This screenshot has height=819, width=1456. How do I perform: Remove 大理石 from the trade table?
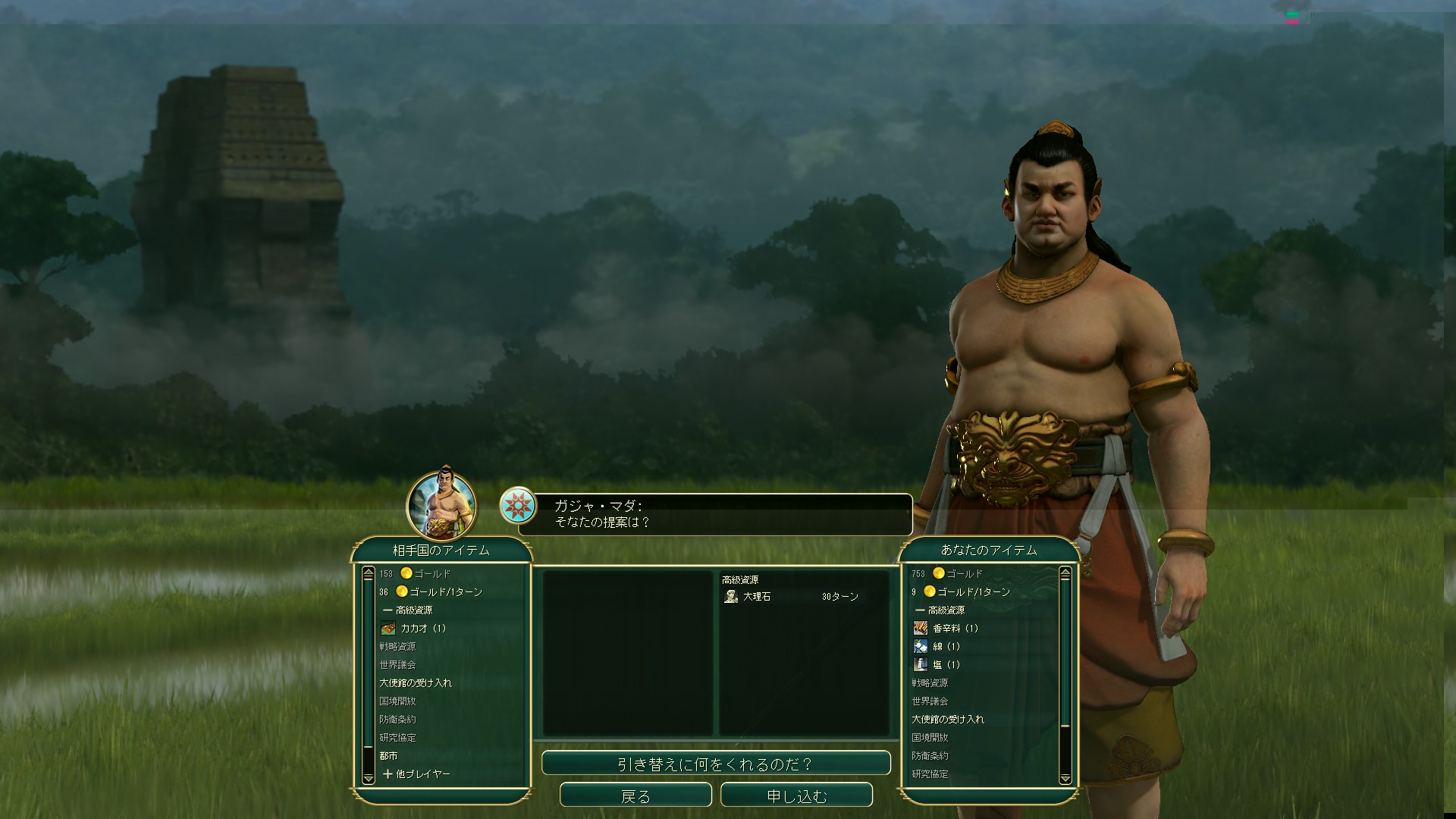point(757,597)
